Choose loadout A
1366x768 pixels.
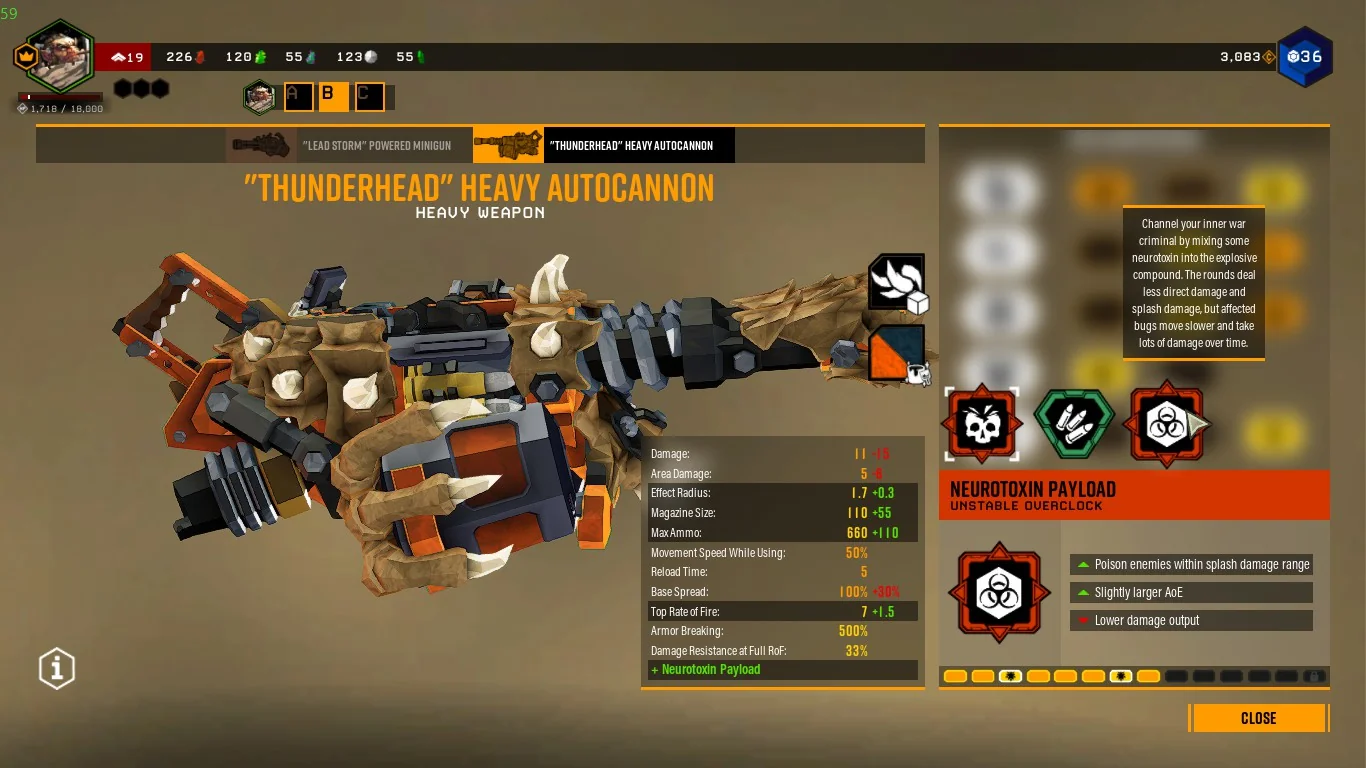297,97
